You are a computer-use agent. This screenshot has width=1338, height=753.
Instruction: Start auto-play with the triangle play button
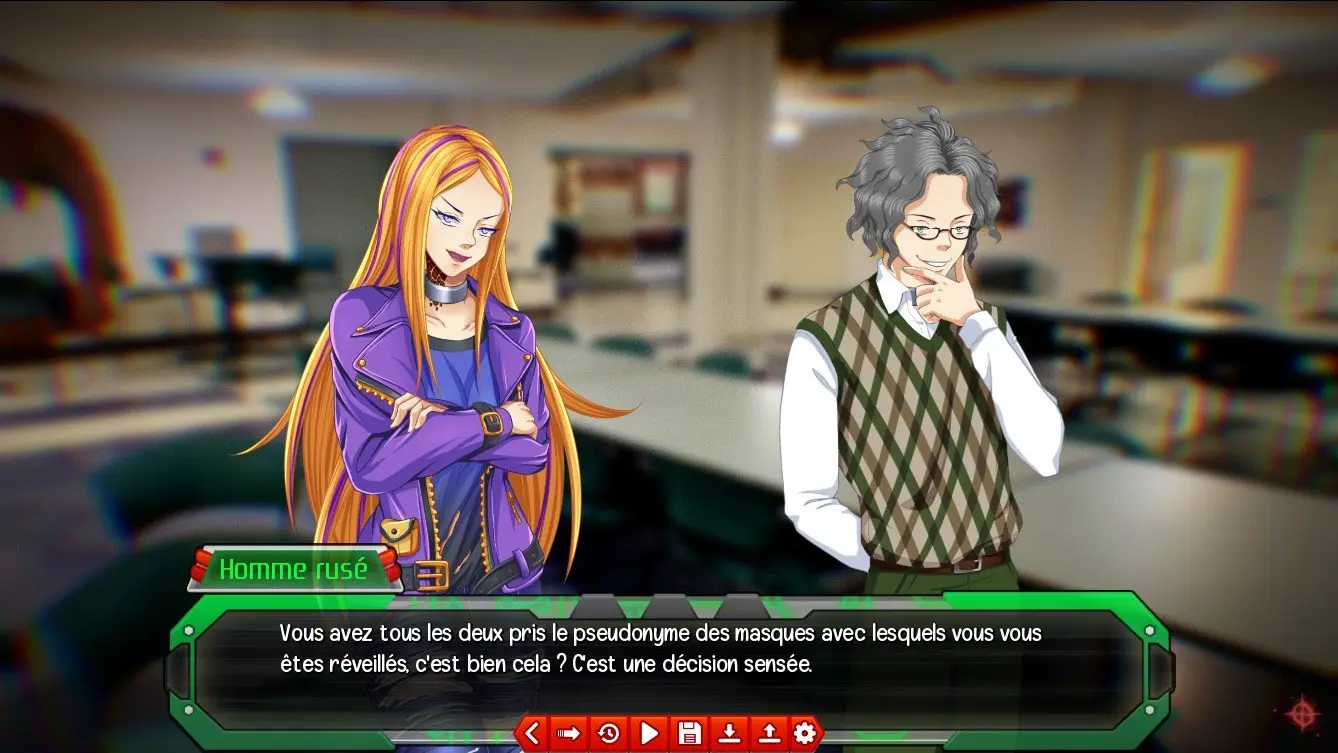[x=648, y=734]
